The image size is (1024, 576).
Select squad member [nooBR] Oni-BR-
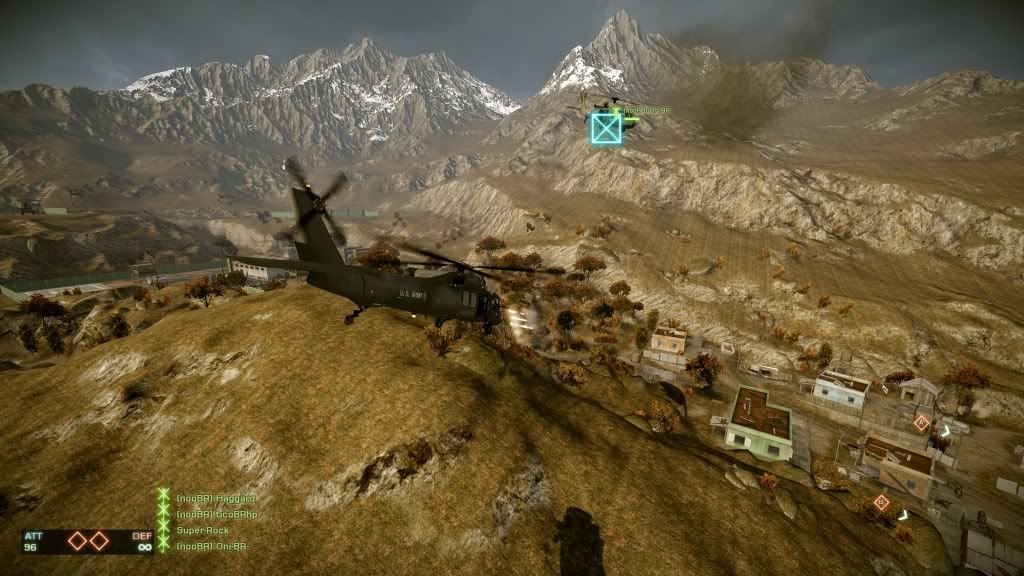(x=212, y=546)
